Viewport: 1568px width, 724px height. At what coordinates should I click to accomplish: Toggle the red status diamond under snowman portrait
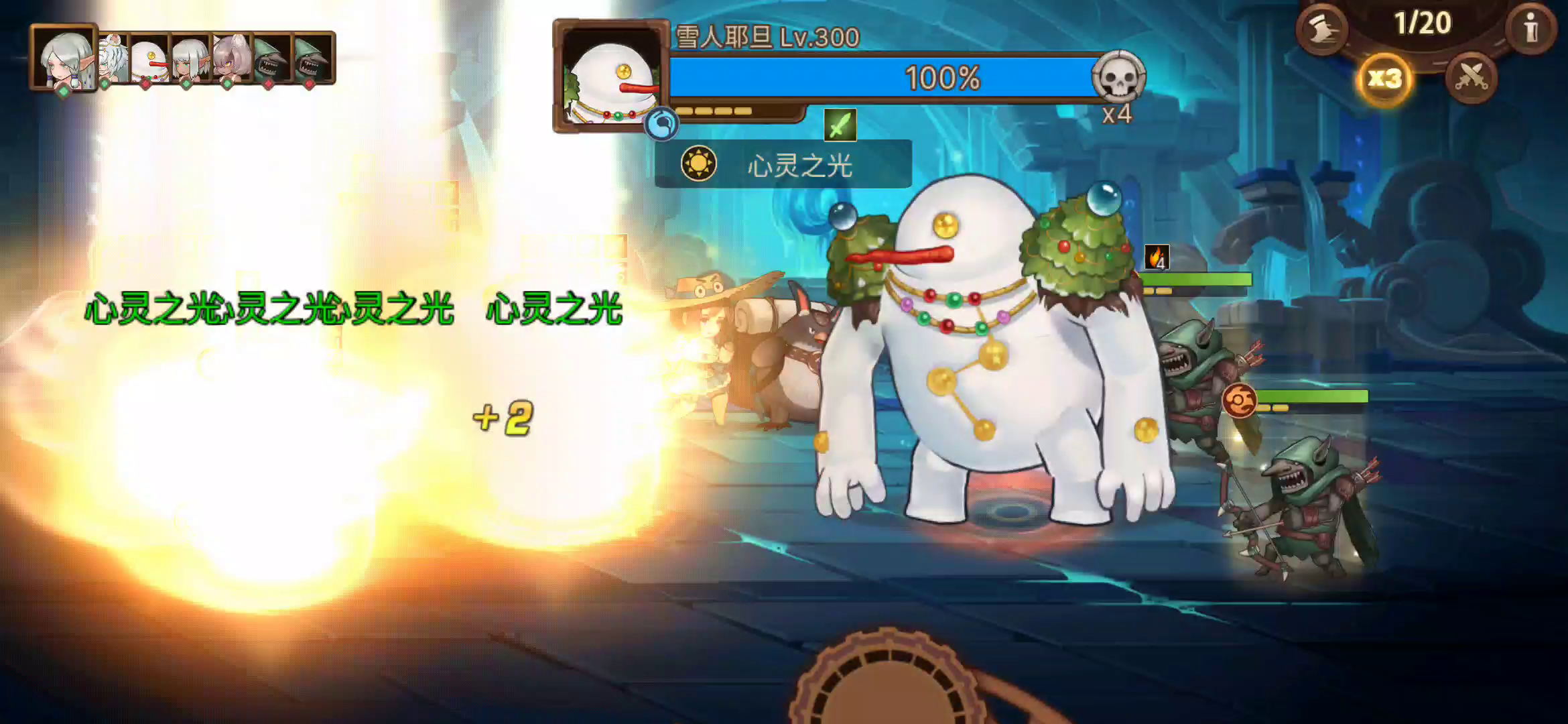point(147,84)
